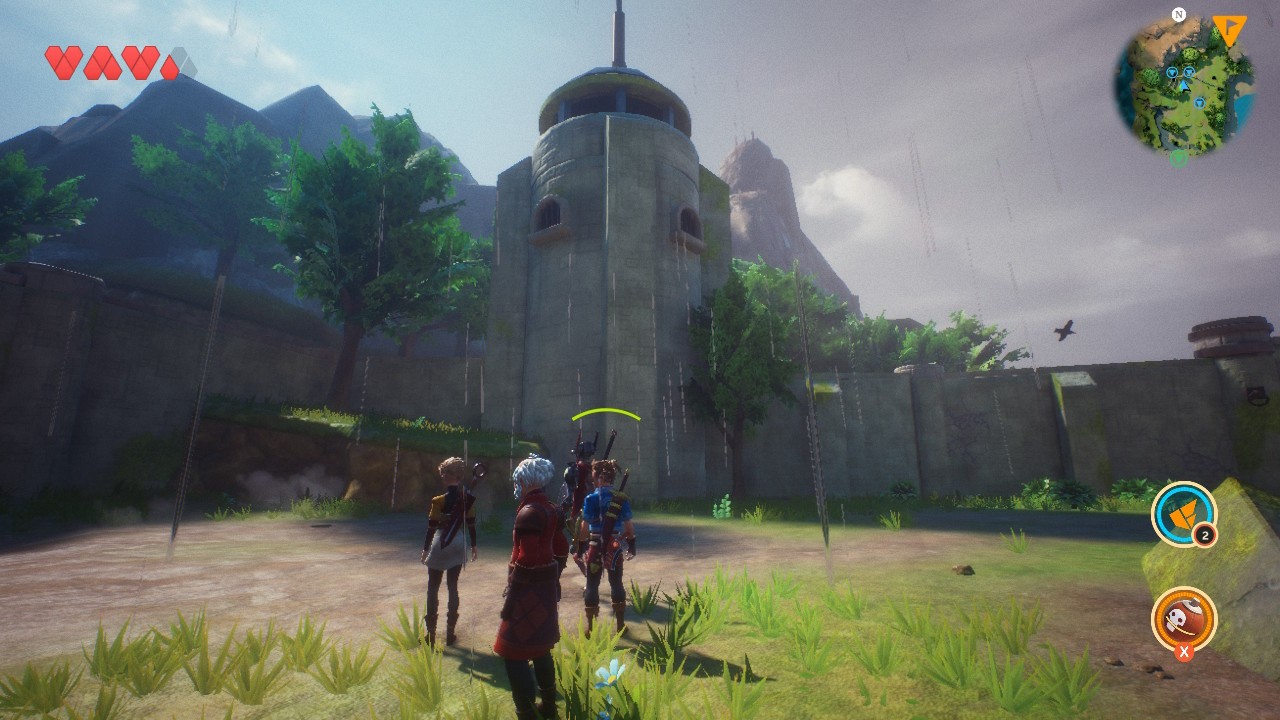1280x720 pixels.
Task: Select the orange flag objective marker
Action: (x=1229, y=29)
